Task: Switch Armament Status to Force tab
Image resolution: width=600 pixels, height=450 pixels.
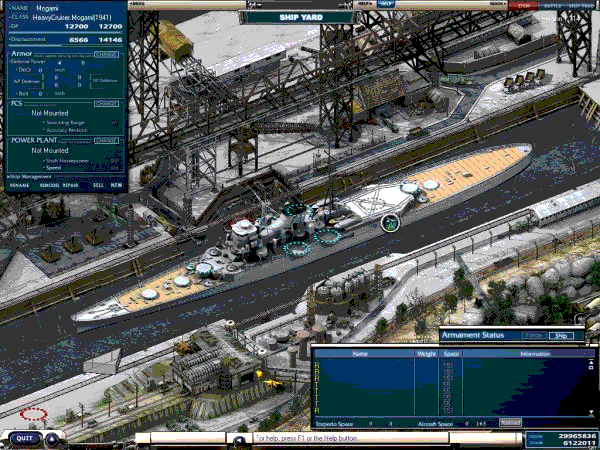Action: tap(533, 336)
